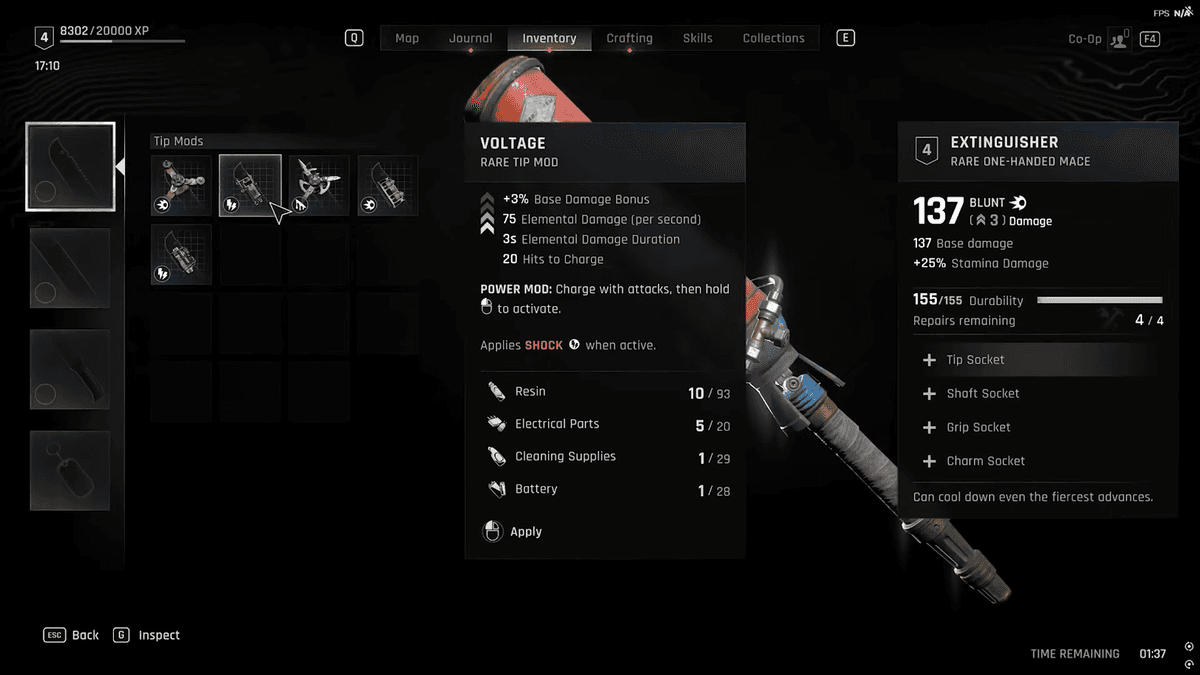This screenshot has width=1200, height=675.
Task: Select the Grip Socket row
Action: (x=1036, y=427)
